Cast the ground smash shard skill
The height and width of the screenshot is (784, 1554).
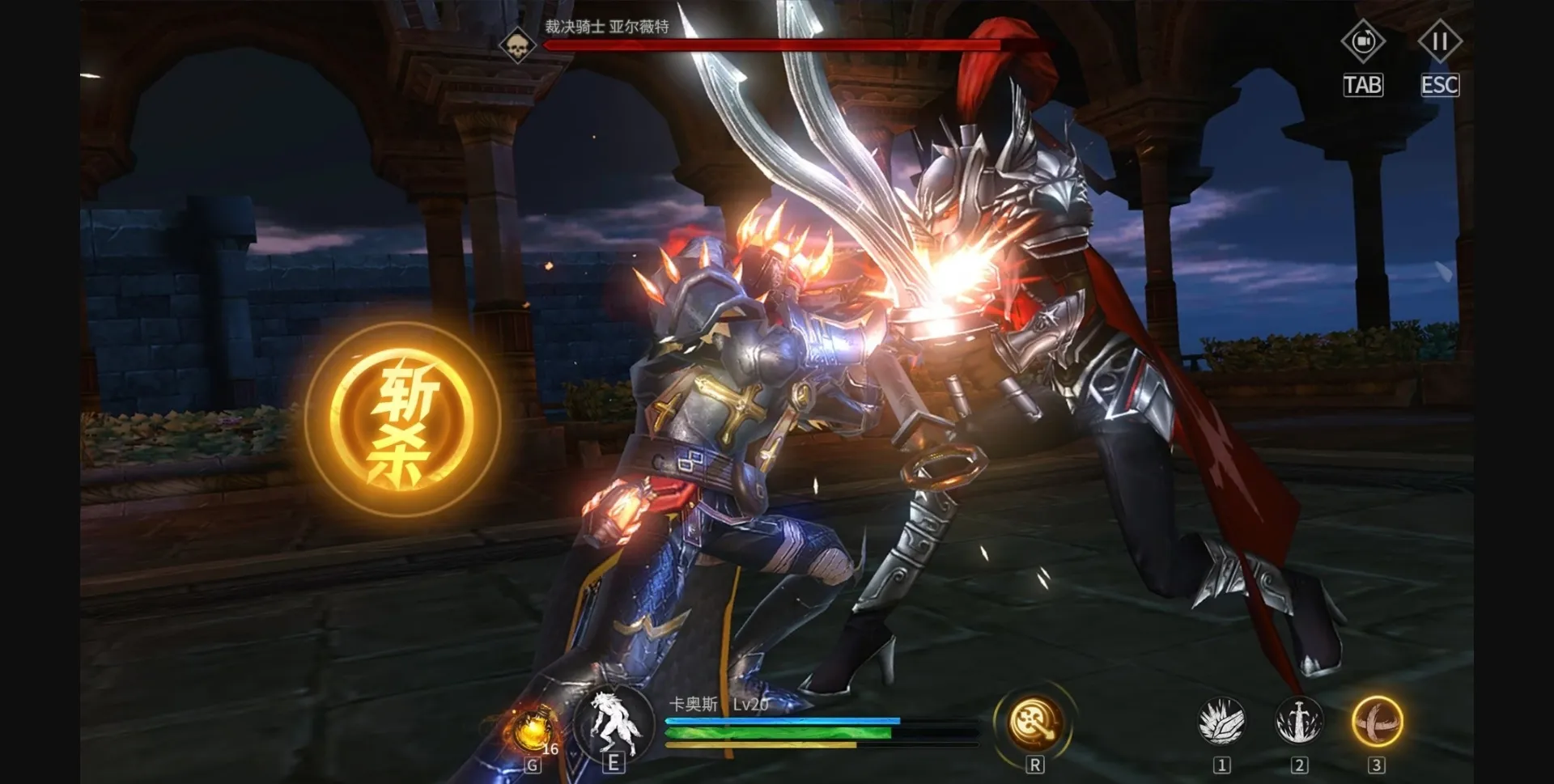[1221, 721]
